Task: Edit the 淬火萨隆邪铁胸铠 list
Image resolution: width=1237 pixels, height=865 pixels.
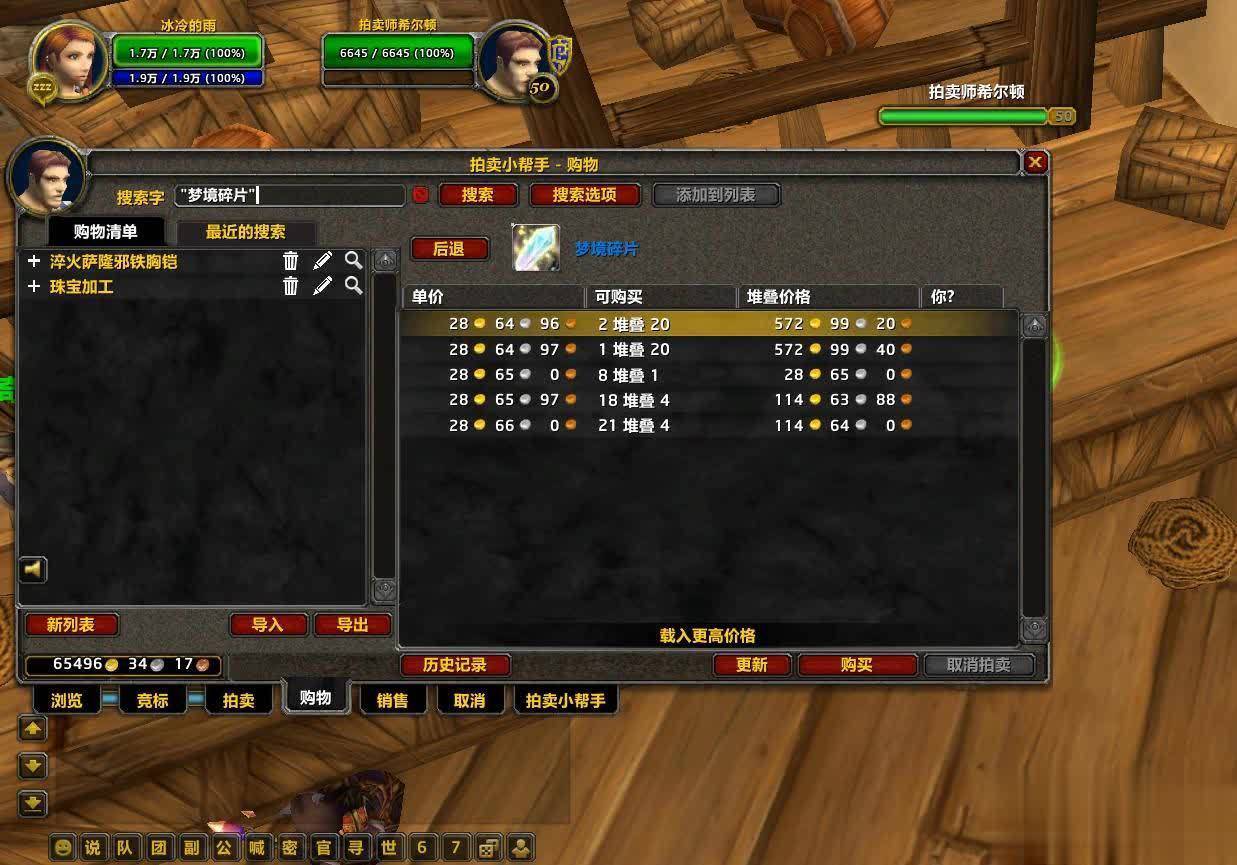Action: coord(322,261)
